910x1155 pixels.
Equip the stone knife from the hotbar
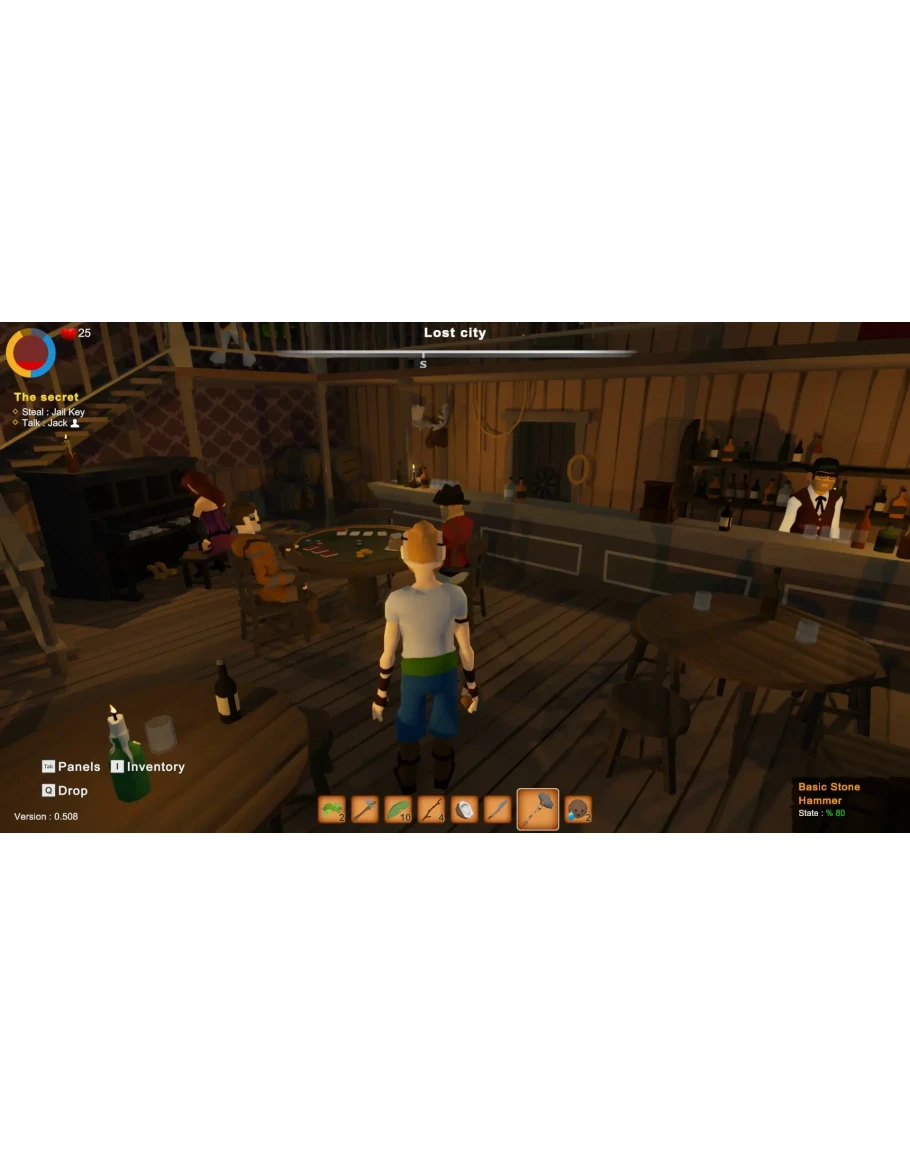tap(497, 809)
